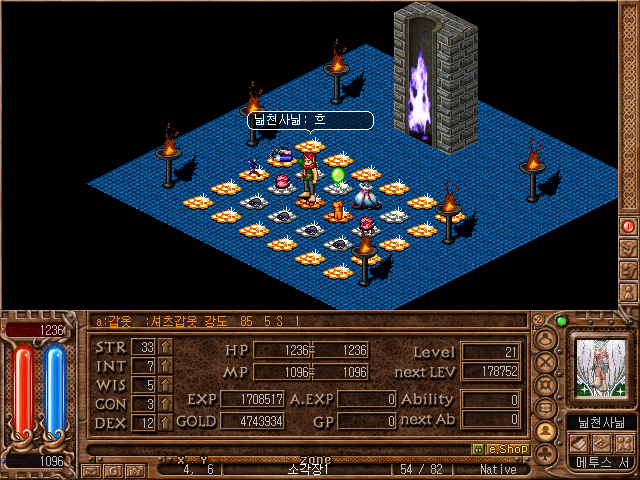Image resolution: width=640 pixels, height=480 pixels.
Task: Raise the CON stat with its arrow
Action: tap(165, 404)
